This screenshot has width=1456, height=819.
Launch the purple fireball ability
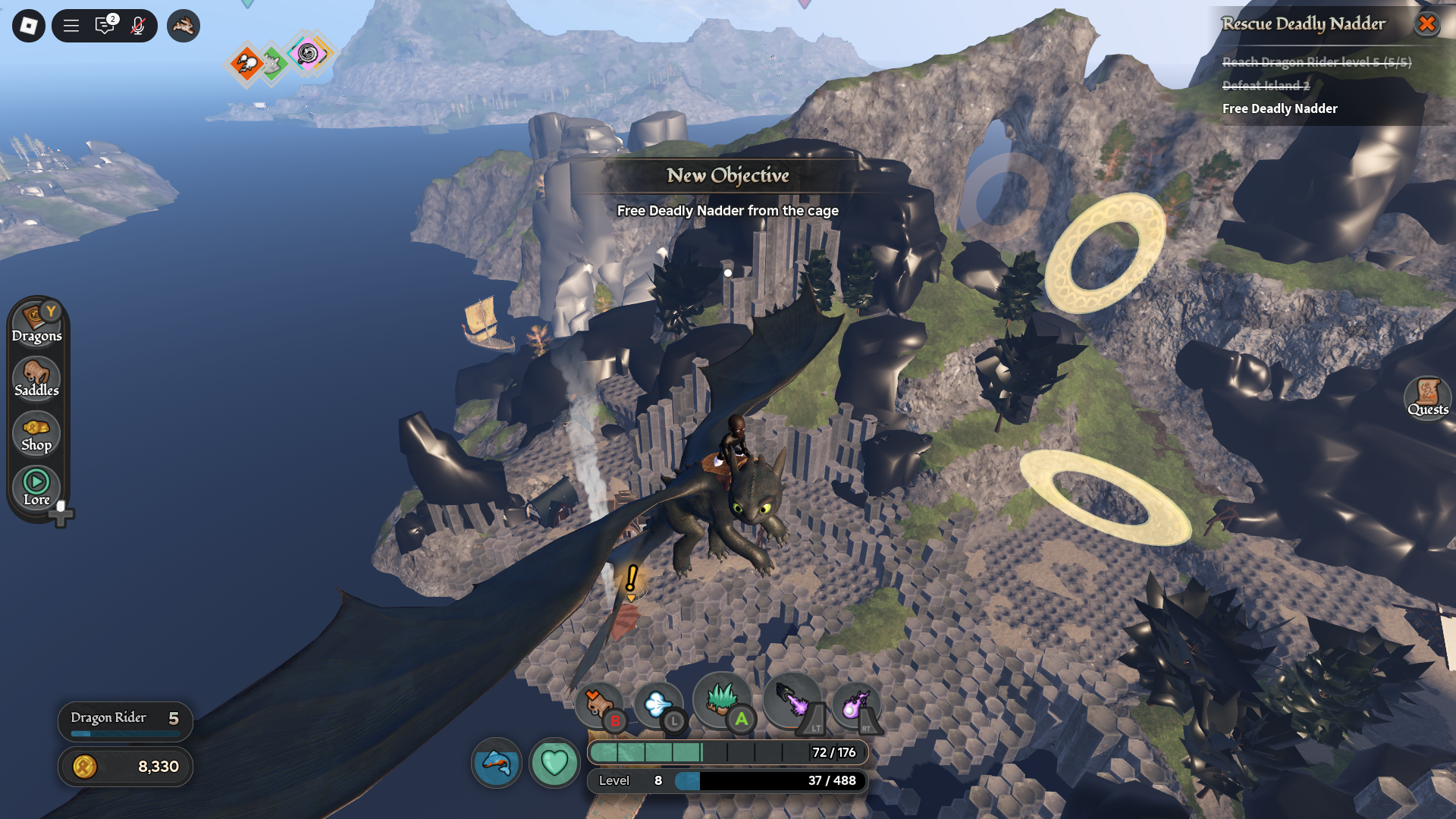pyautogui.click(x=856, y=705)
